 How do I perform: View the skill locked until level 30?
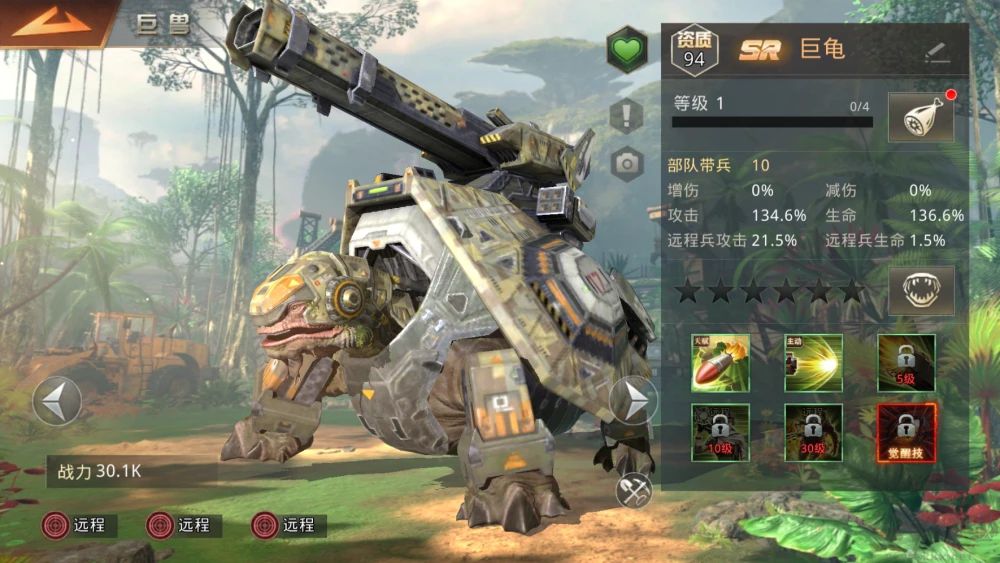pos(813,432)
